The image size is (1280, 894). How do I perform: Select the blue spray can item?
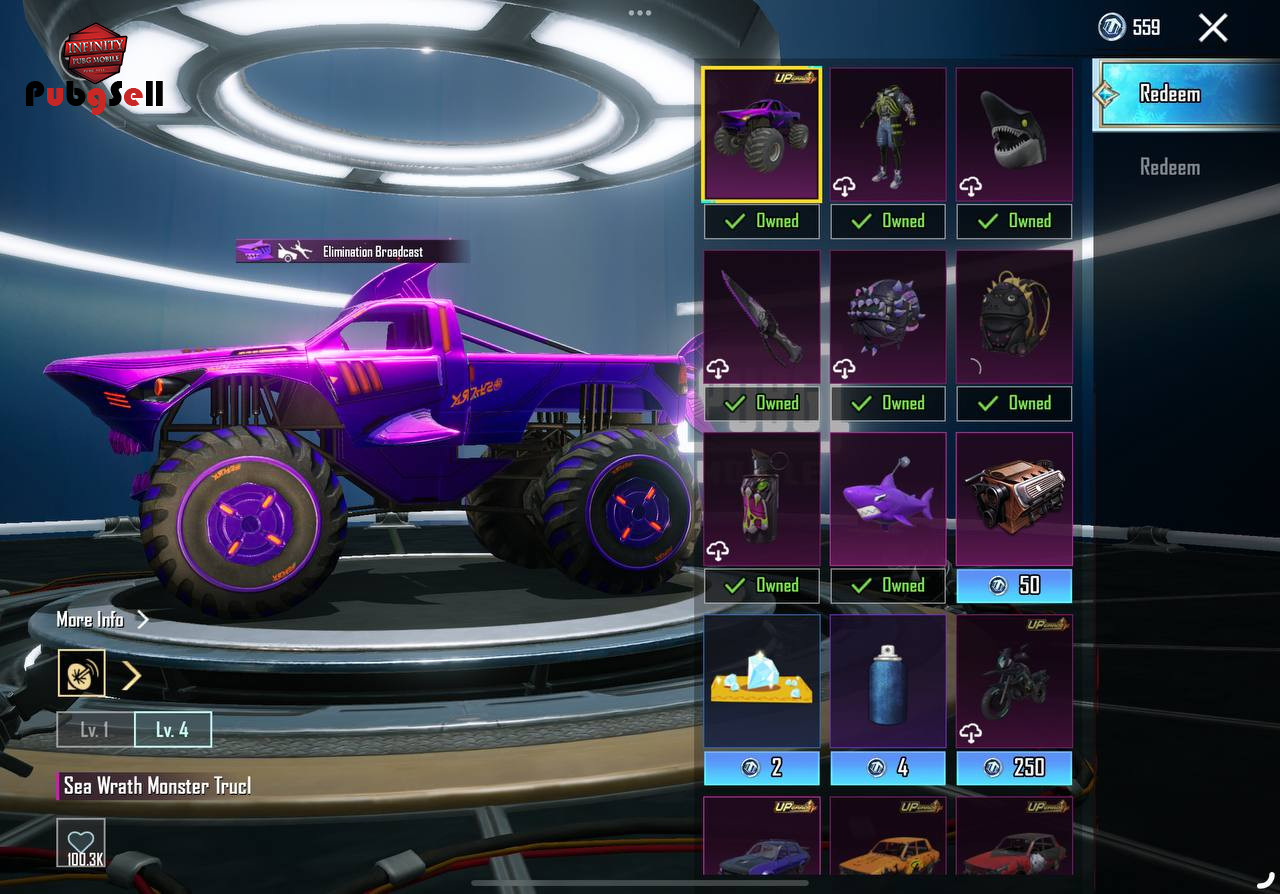[x=888, y=682]
